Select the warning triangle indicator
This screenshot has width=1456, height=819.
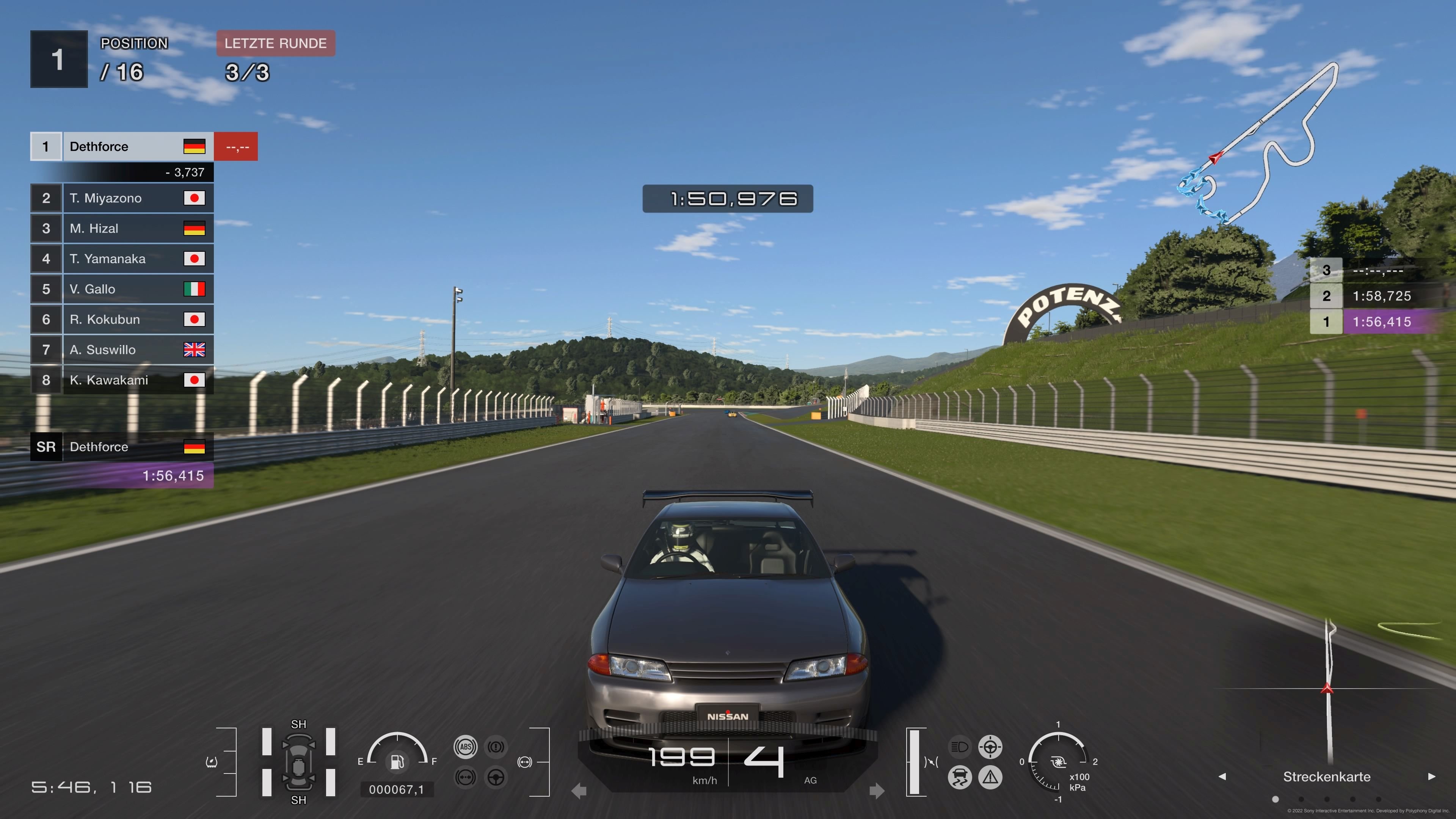pyautogui.click(x=991, y=778)
